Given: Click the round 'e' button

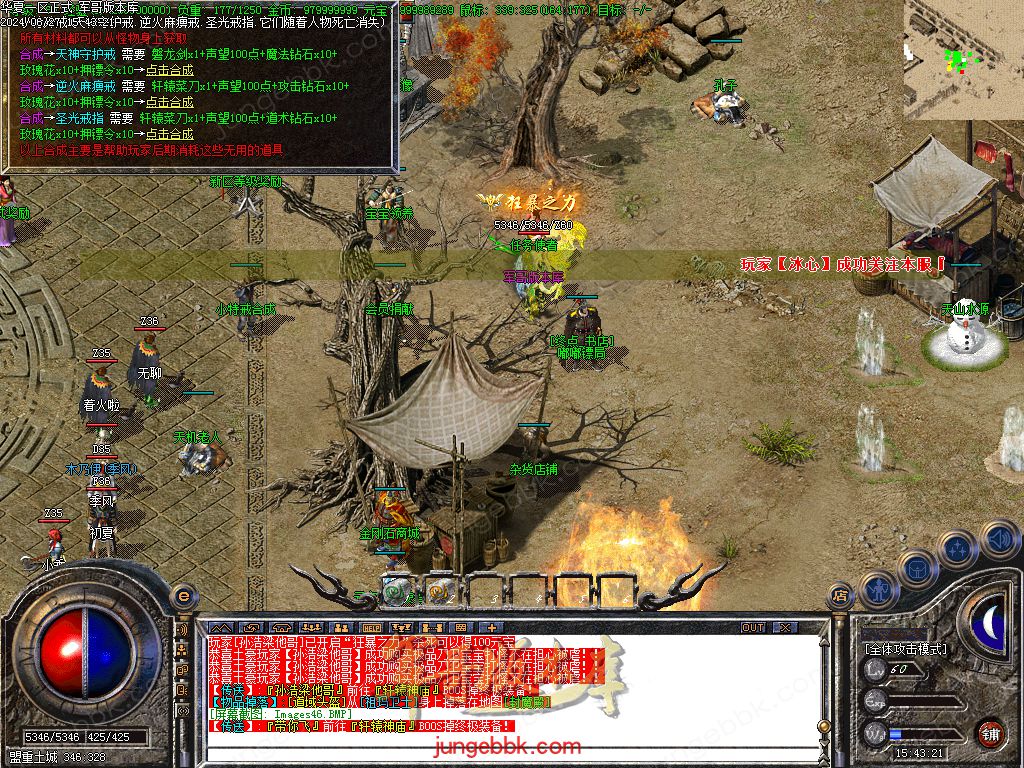Looking at the screenshot, I should [182, 596].
